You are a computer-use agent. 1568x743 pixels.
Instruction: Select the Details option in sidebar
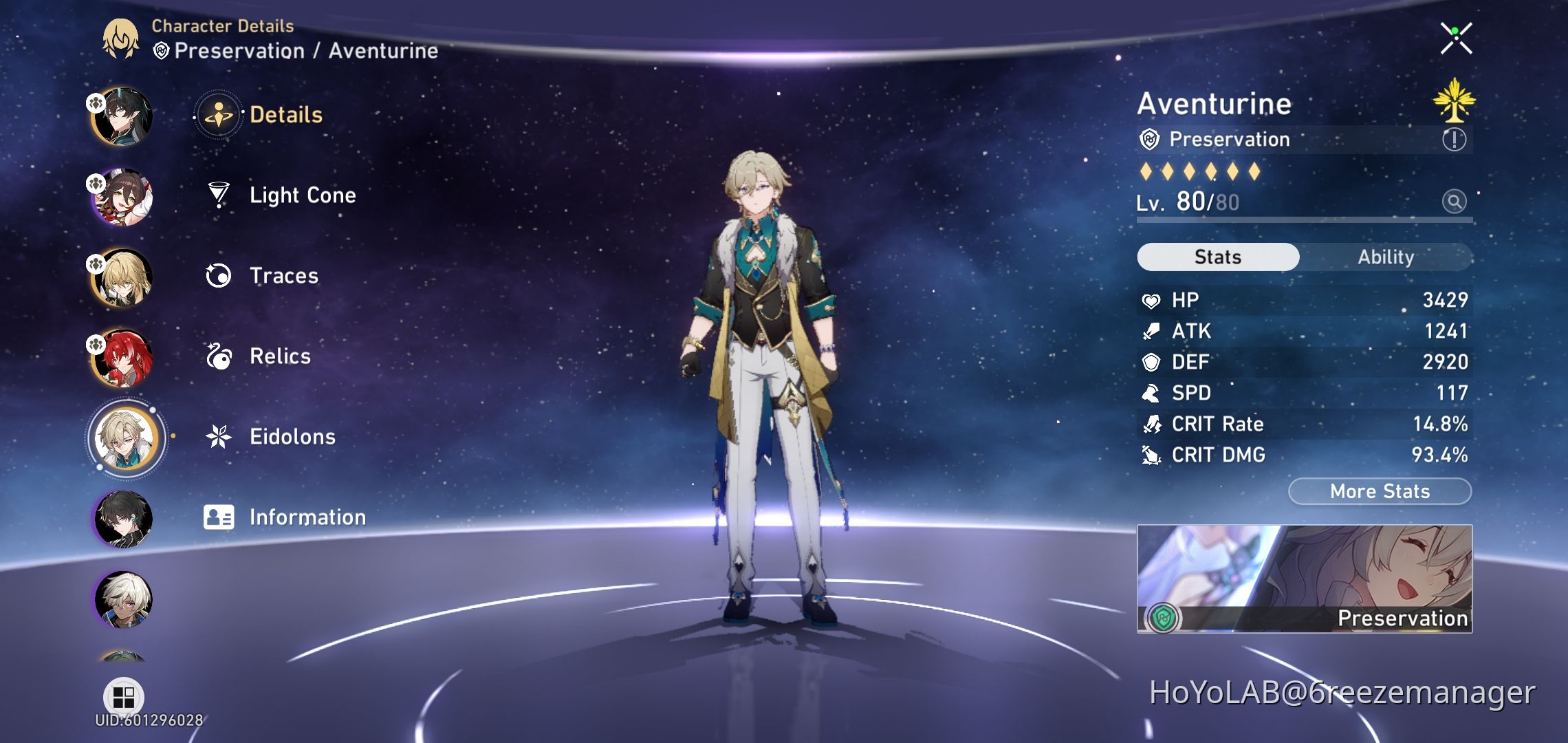(285, 114)
